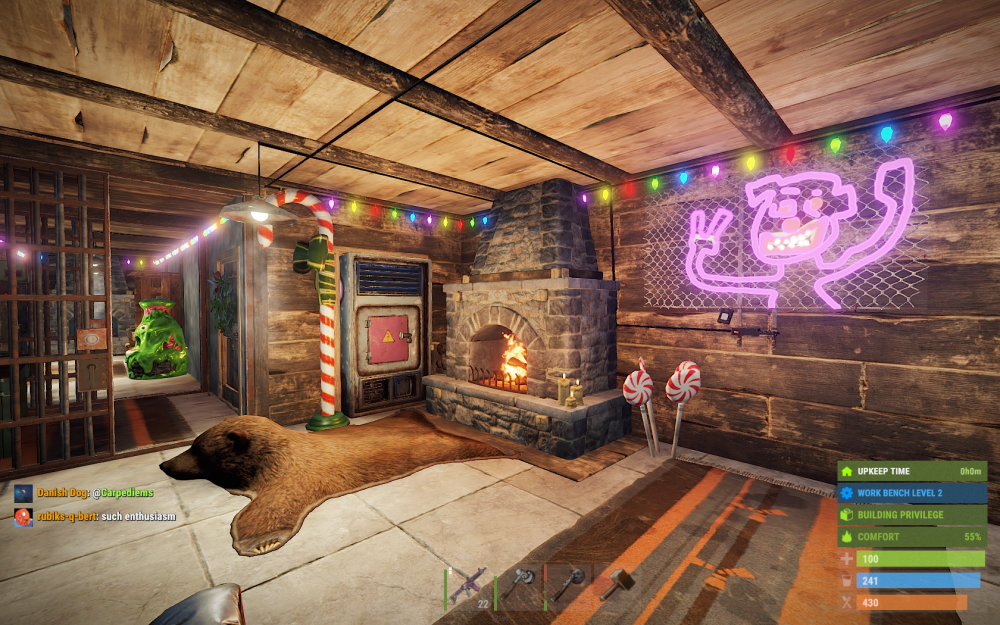Choose the damaged axe slot next to the hammer

tap(567, 585)
